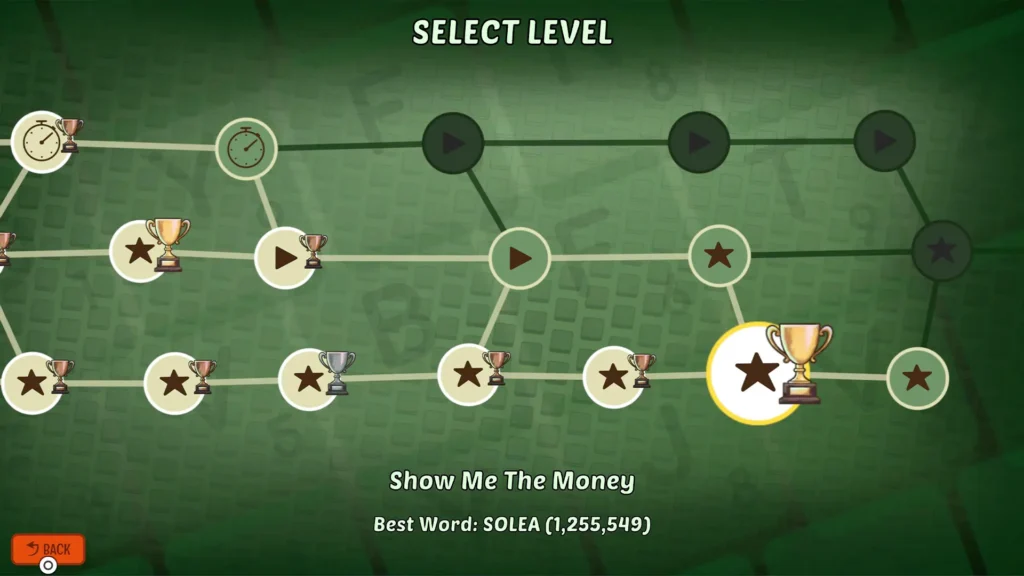Open the stopwatch level with the bronze trophy
The image size is (1024, 576).
[41, 142]
